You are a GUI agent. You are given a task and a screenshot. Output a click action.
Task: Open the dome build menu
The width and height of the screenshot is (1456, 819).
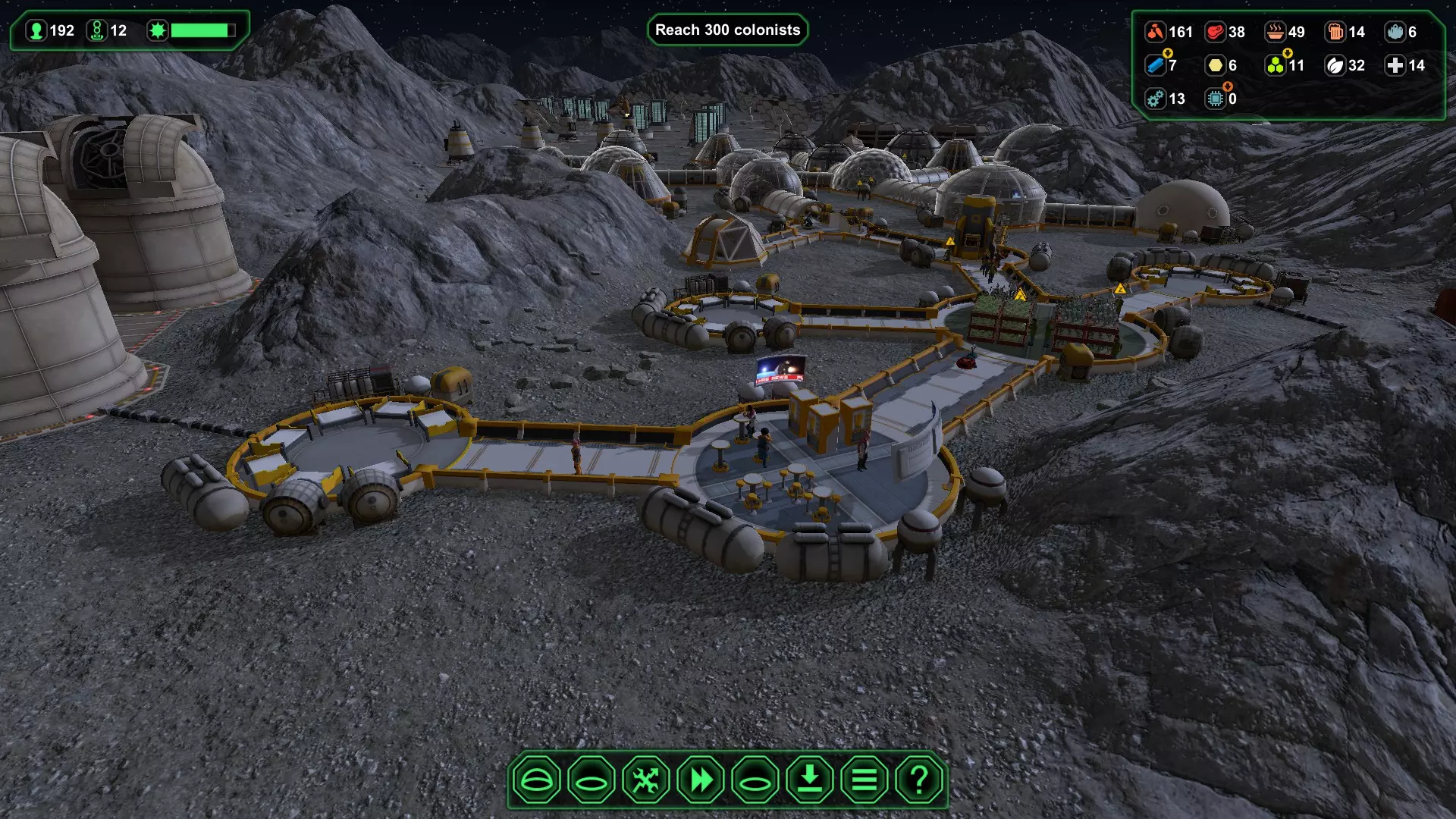pyautogui.click(x=536, y=780)
